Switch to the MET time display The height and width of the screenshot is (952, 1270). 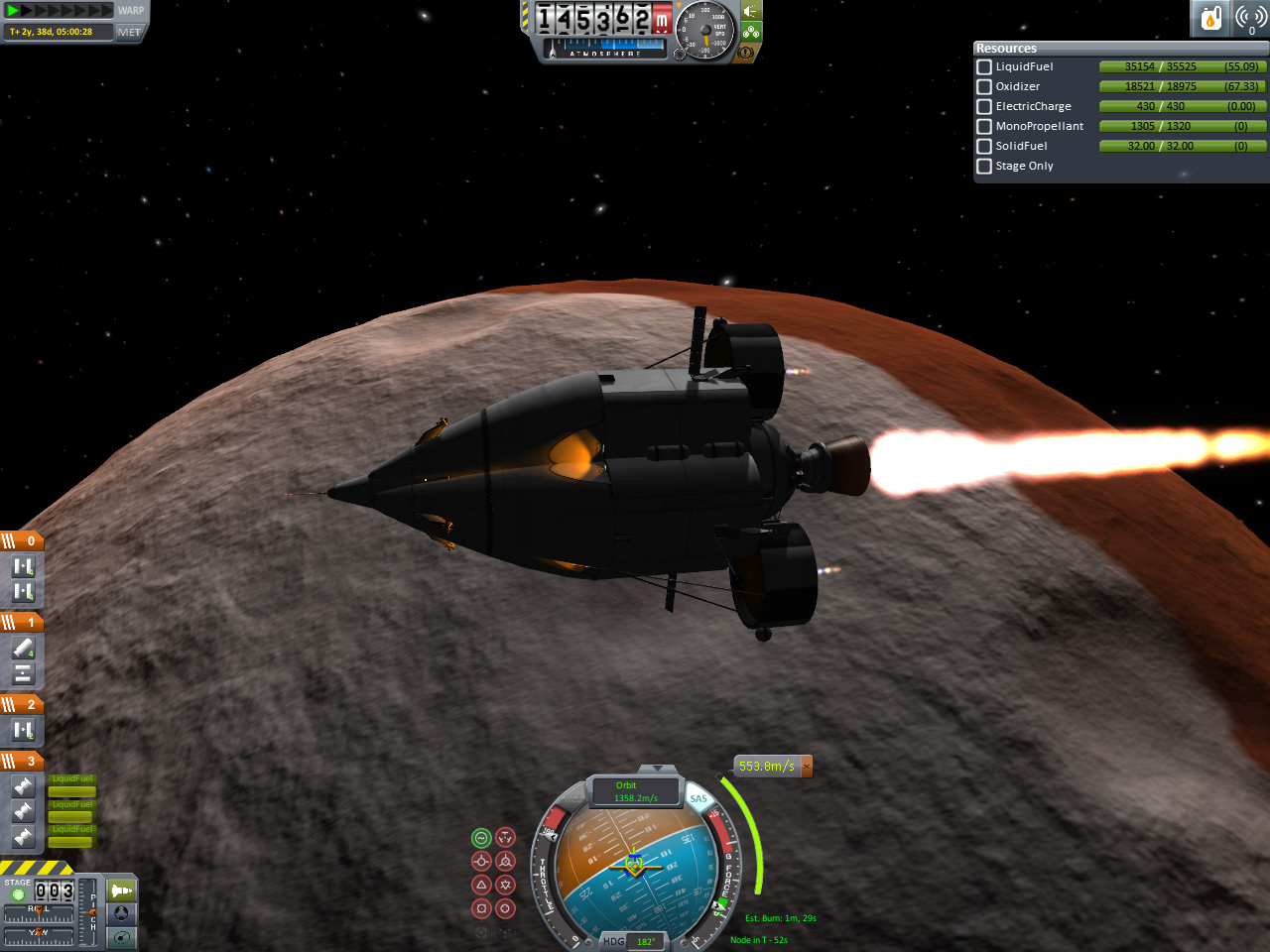point(129,32)
